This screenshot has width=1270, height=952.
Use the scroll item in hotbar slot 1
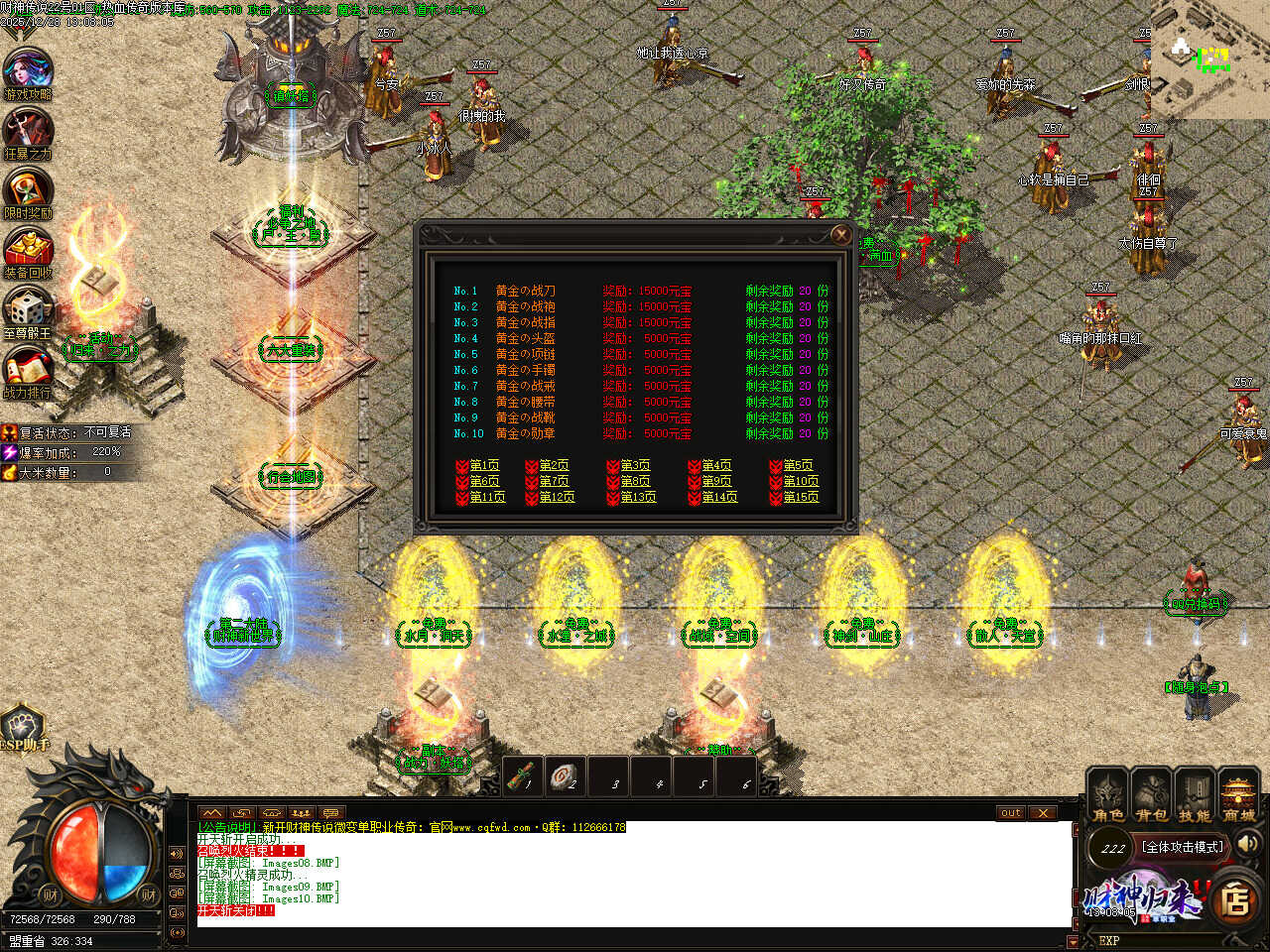pos(523,776)
